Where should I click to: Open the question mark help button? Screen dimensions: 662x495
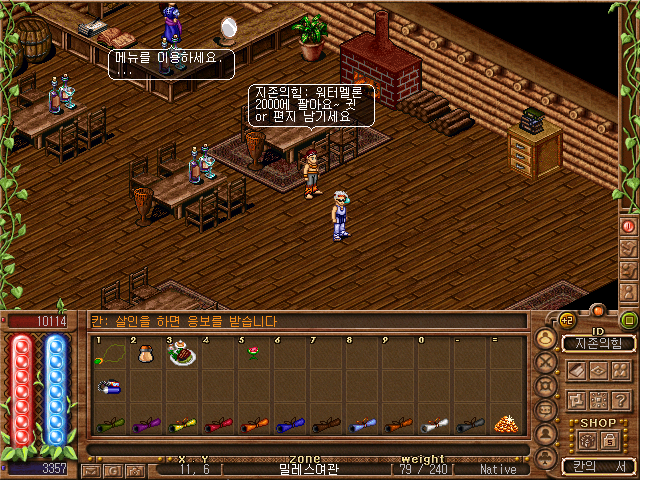coord(622,400)
